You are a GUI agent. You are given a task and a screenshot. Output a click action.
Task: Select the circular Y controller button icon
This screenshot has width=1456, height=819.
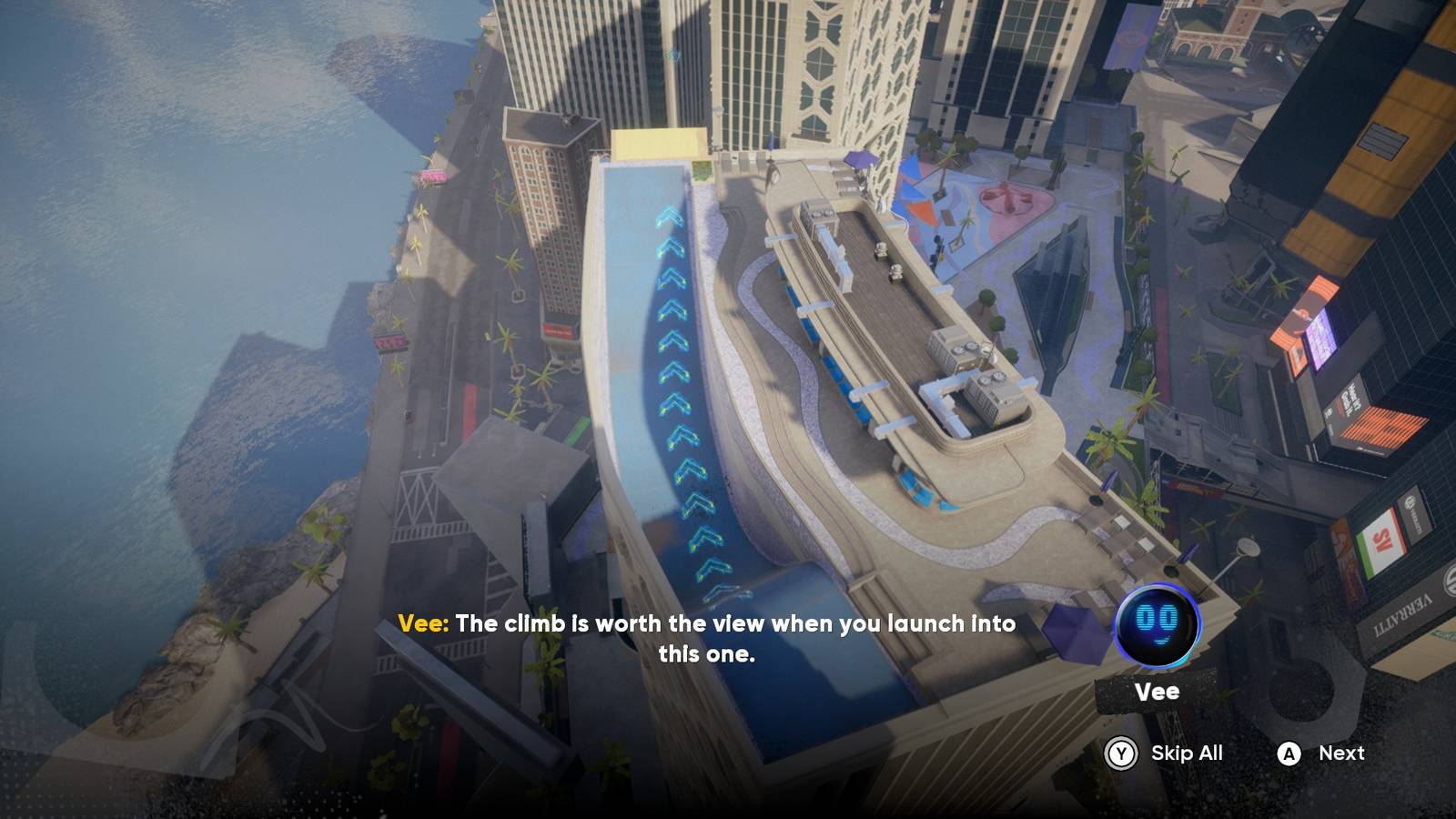pos(1121,753)
